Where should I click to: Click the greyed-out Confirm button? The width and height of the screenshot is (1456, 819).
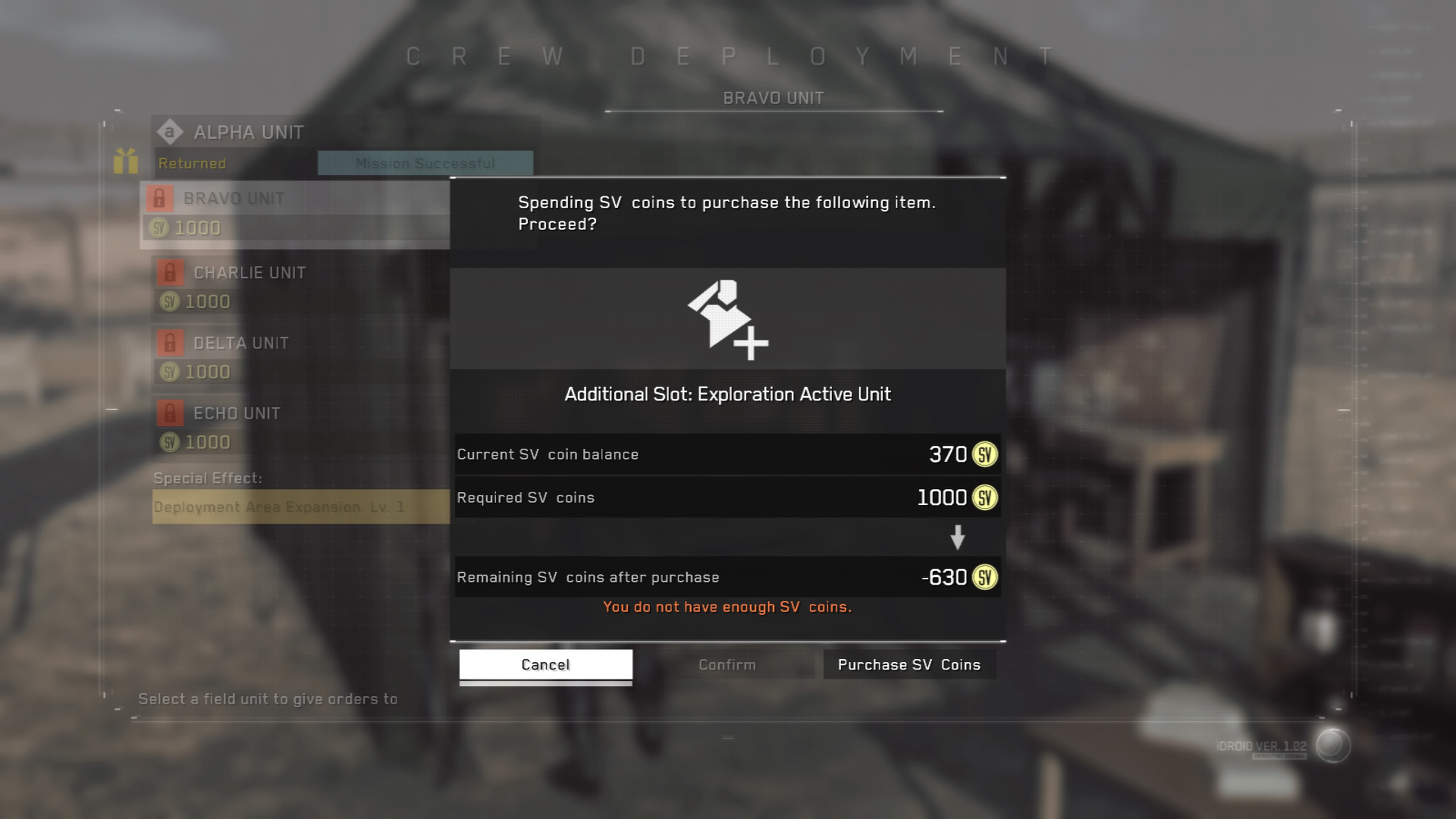coord(727,665)
